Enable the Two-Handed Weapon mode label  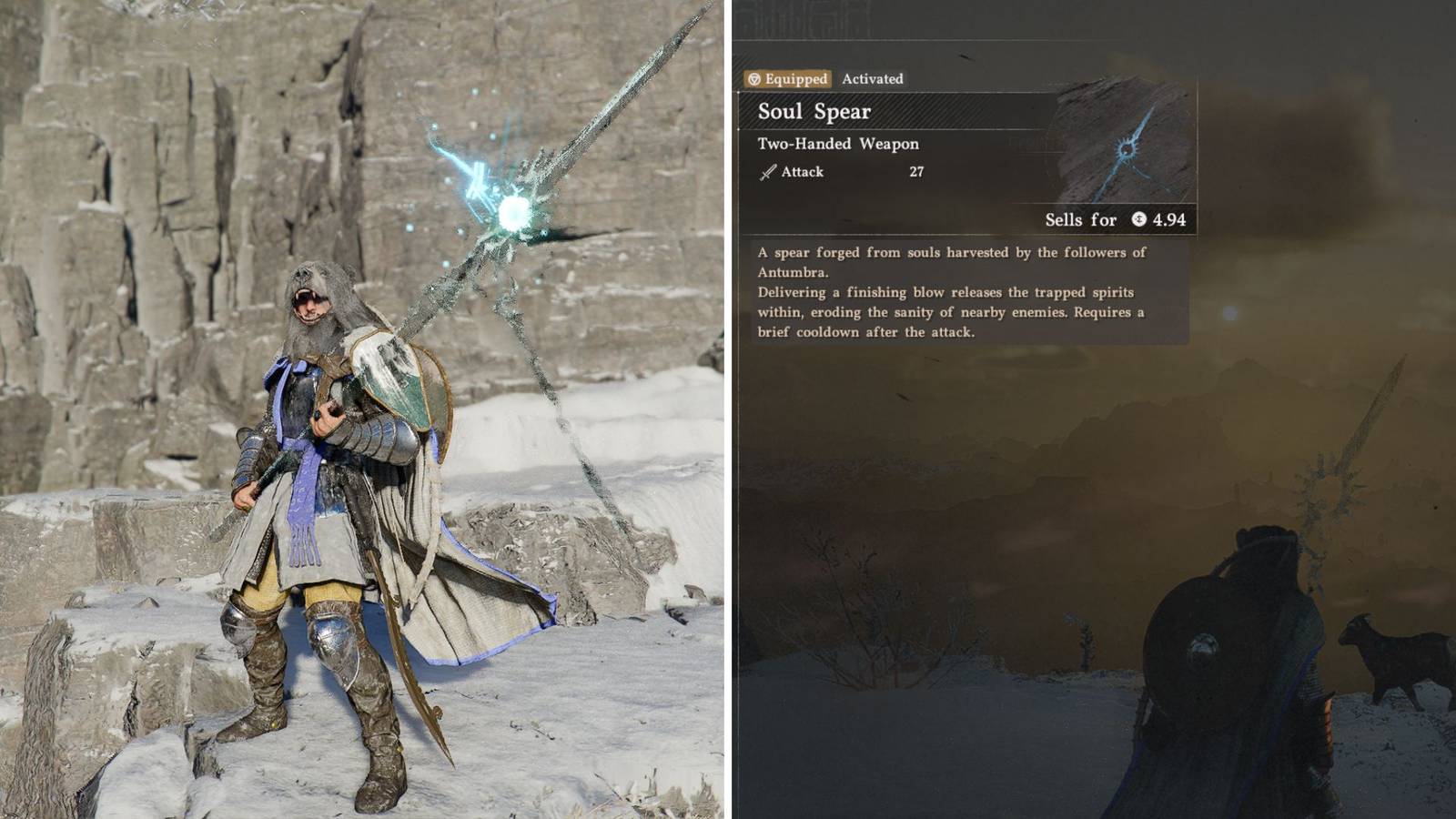coord(837,143)
